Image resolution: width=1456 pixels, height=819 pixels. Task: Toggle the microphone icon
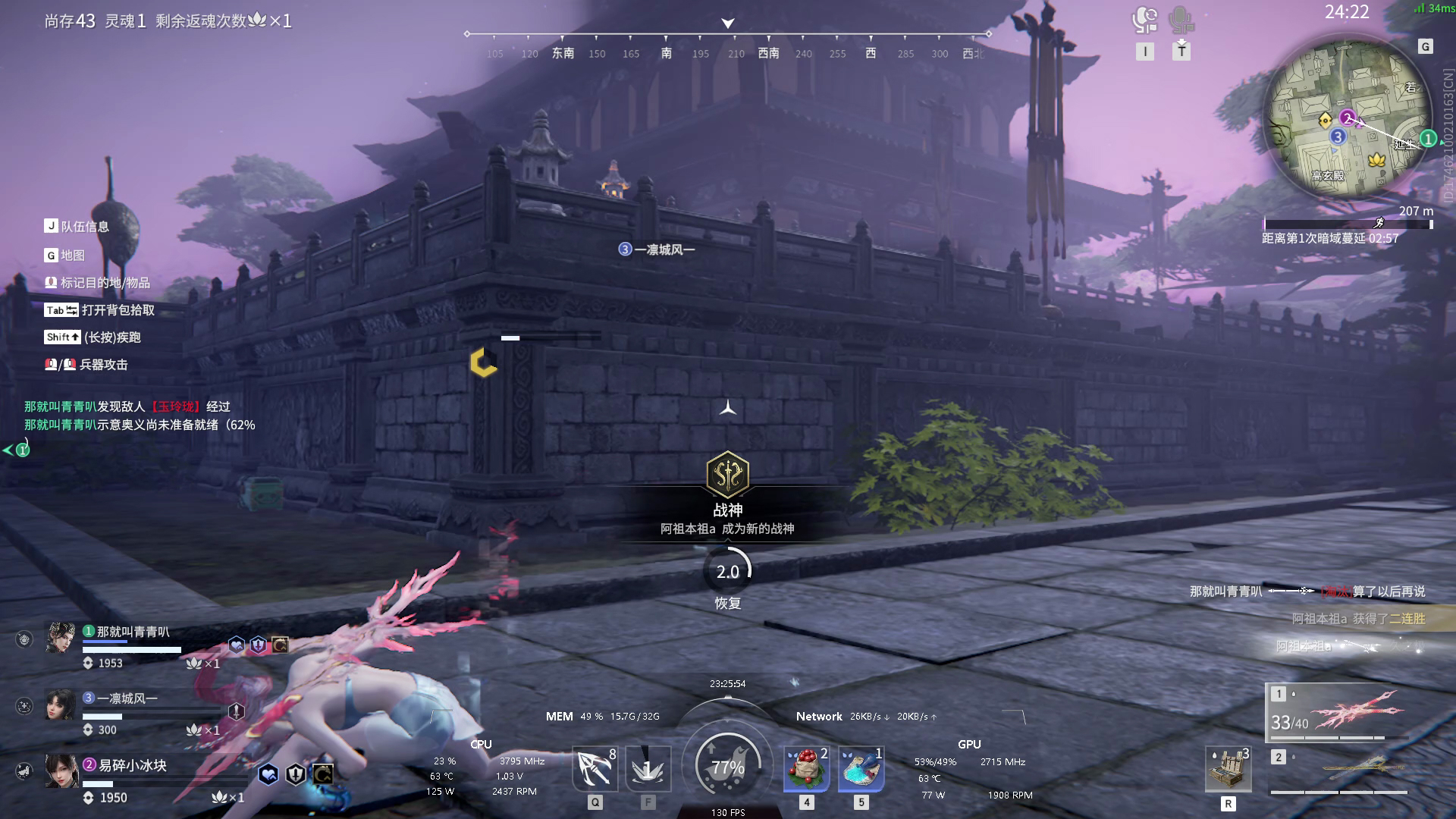click(1181, 20)
